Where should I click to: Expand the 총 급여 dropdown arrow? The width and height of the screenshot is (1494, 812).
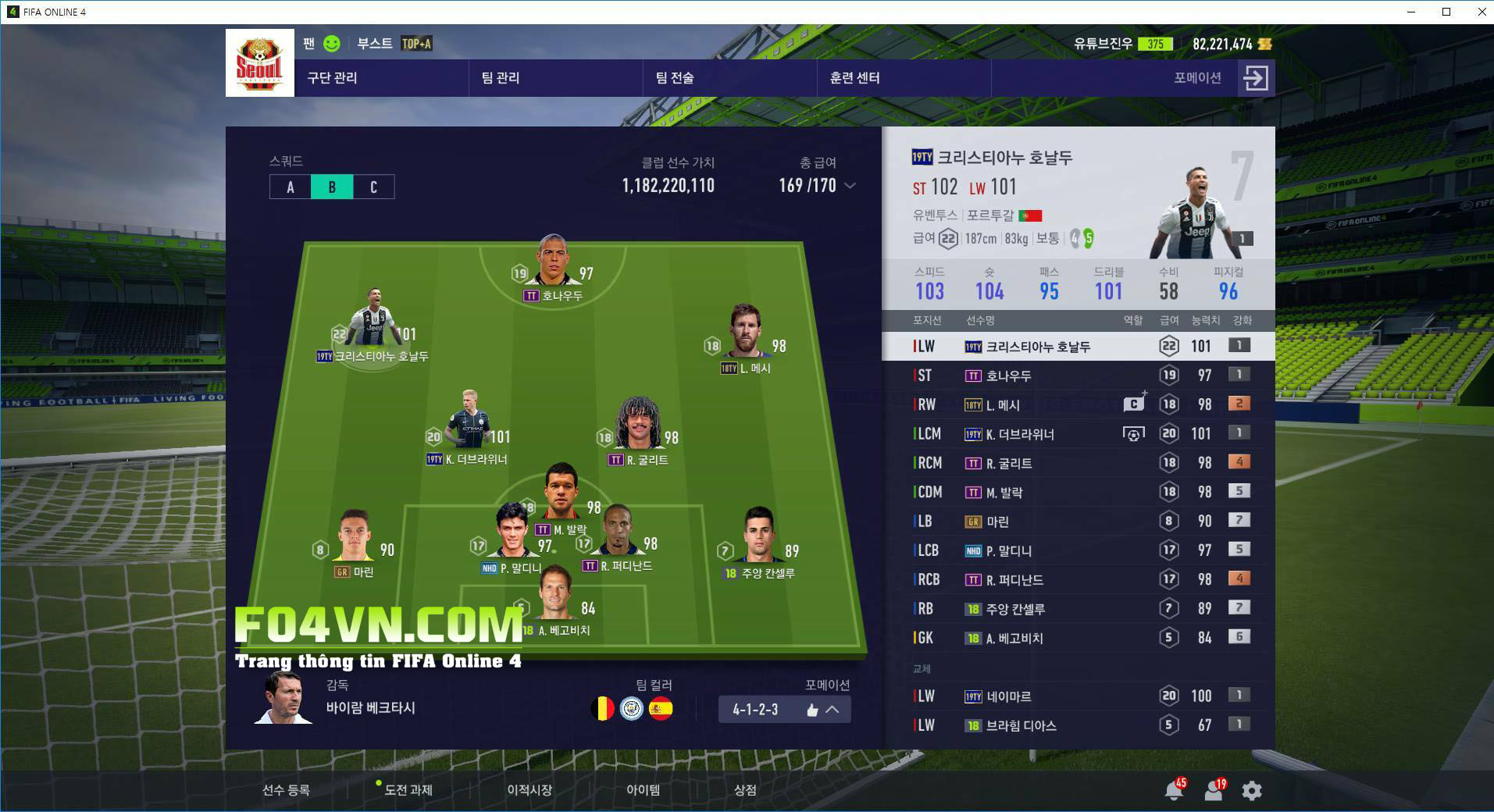[850, 186]
